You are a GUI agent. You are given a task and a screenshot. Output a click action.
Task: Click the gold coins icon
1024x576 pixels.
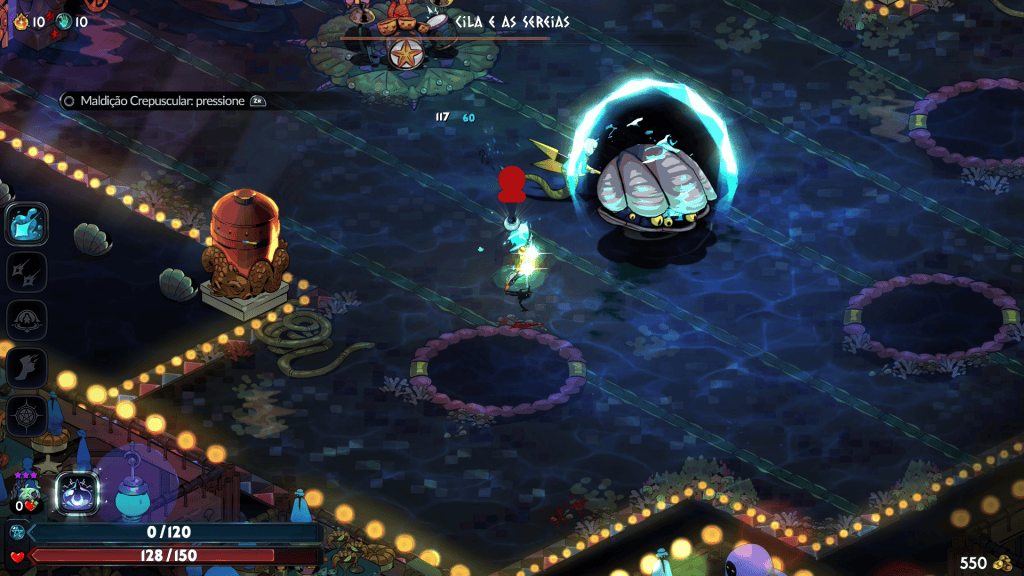[1002, 563]
